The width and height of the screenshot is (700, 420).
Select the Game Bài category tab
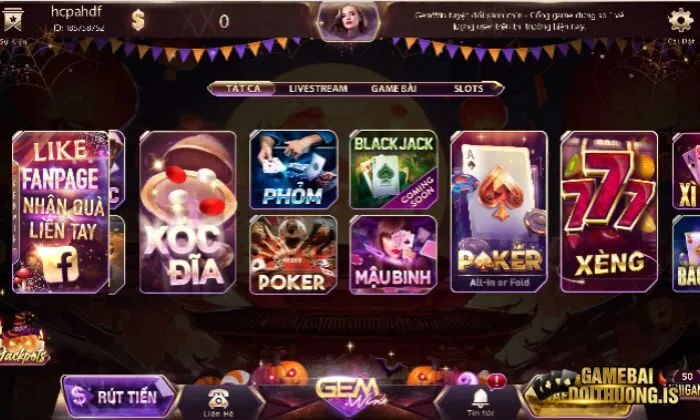pyautogui.click(x=393, y=88)
